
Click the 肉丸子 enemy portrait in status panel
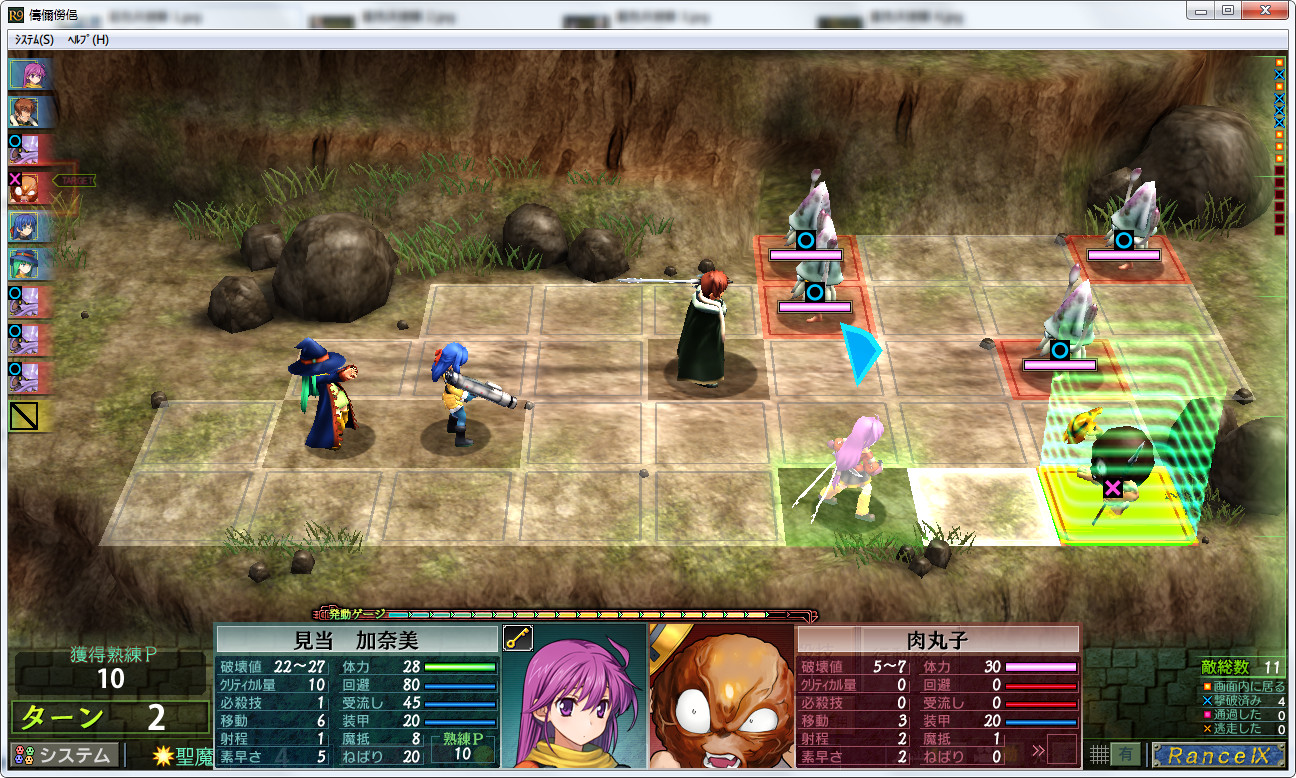tap(720, 700)
